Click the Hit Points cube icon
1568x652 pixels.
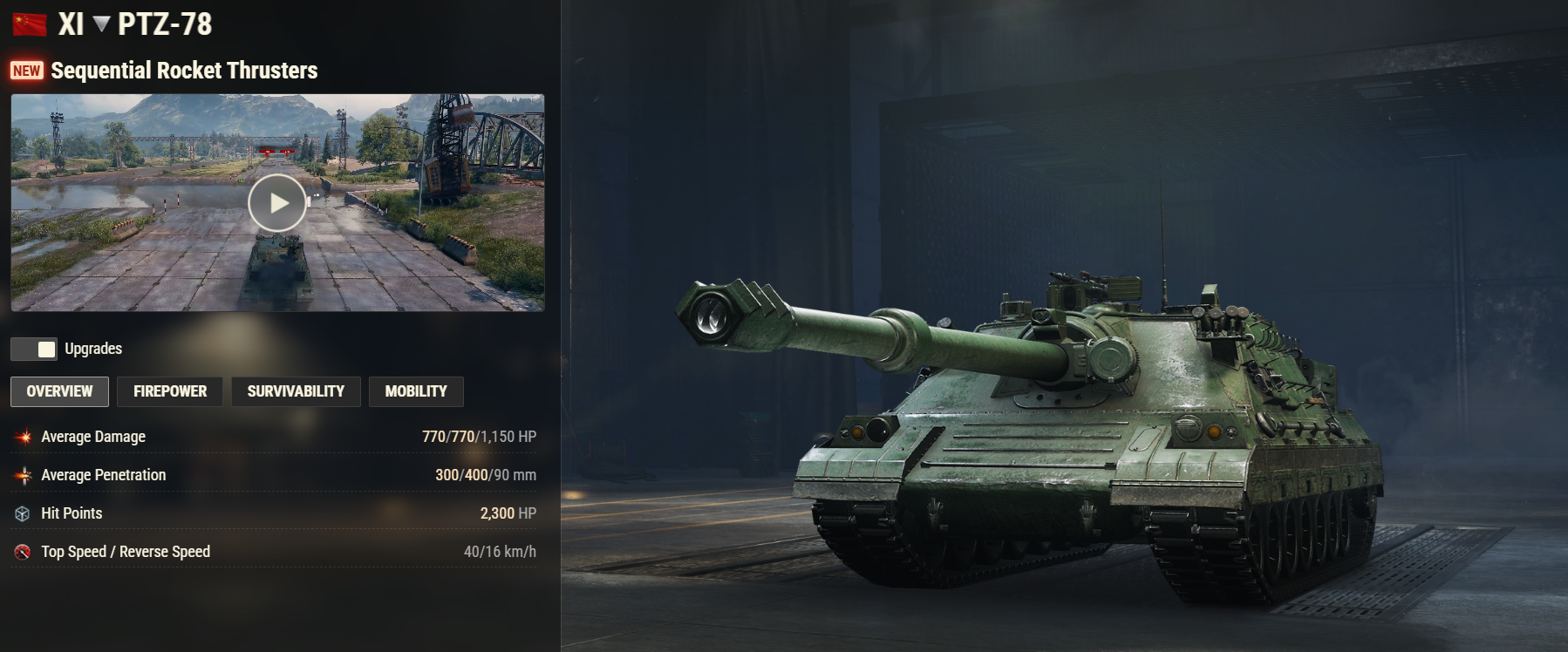tap(24, 513)
